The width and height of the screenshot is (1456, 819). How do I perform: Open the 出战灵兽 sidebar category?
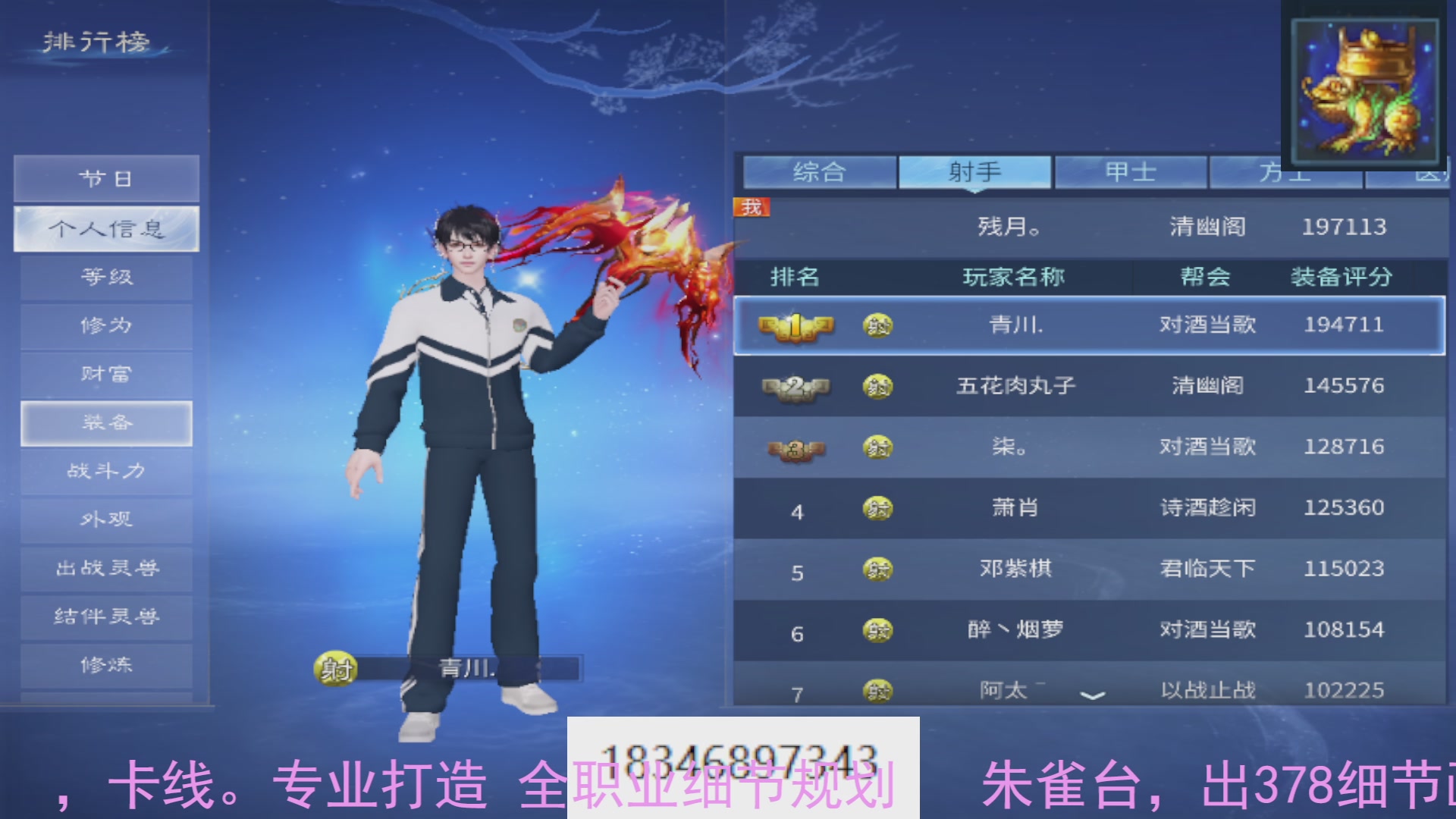(x=105, y=568)
